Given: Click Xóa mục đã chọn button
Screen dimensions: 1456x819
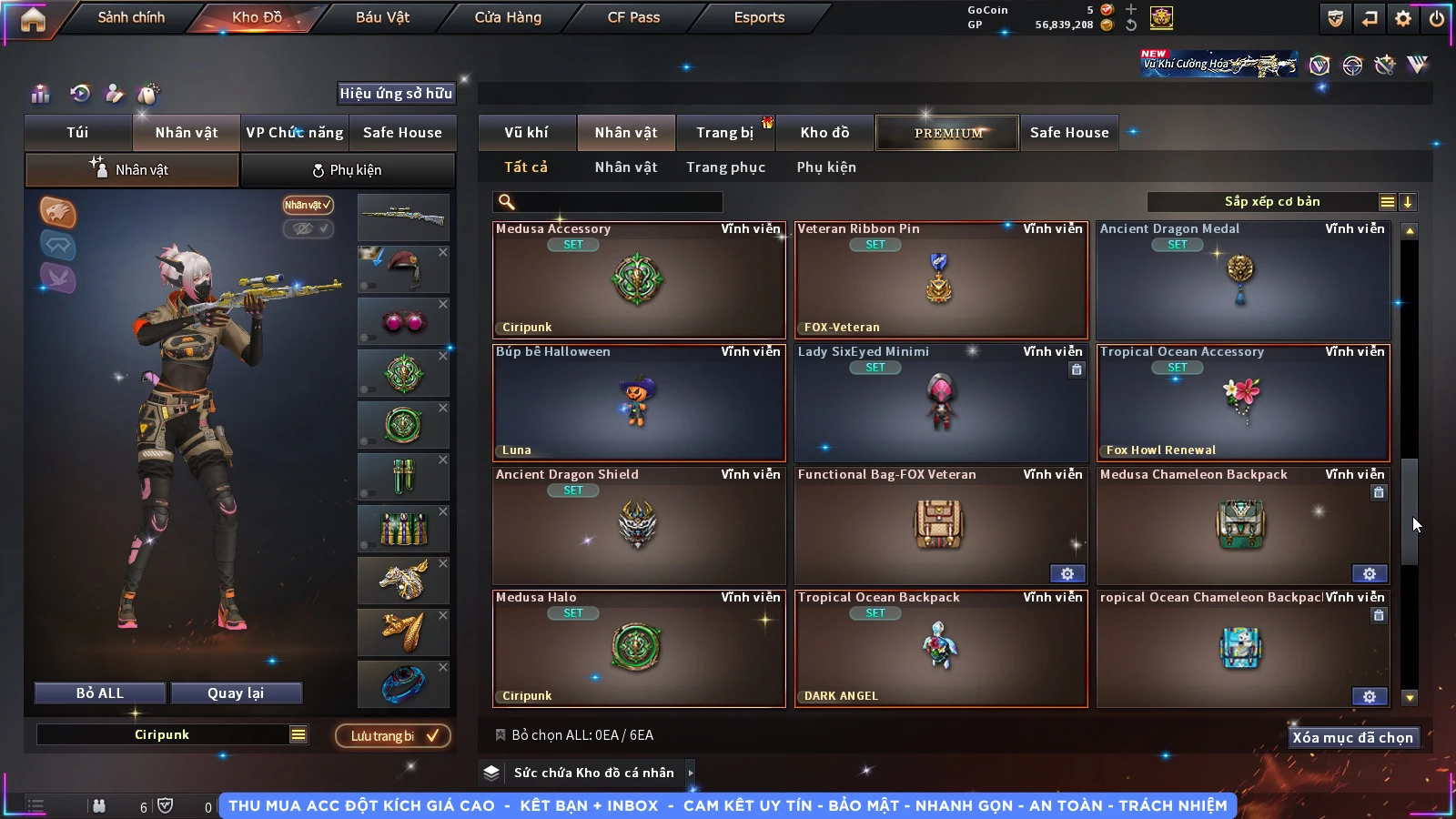Looking at the screenshot, I should pos(1352,737).
